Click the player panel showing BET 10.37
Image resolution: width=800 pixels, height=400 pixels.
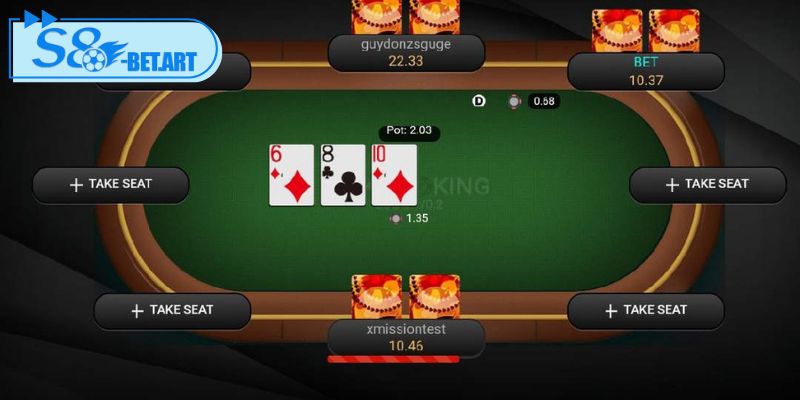click(645, 71)
